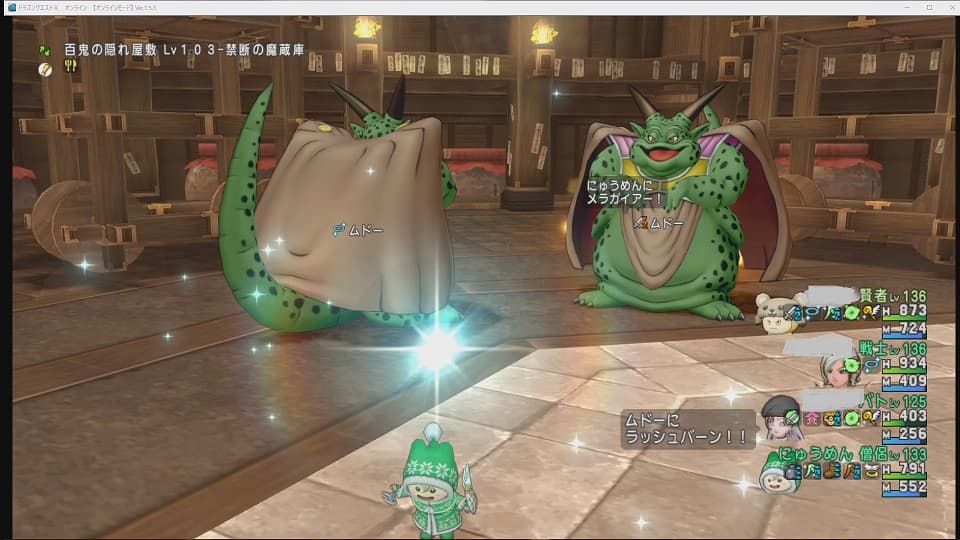Click the fork and knife meal status icon
960x540 pixels.
click(71, 67)
